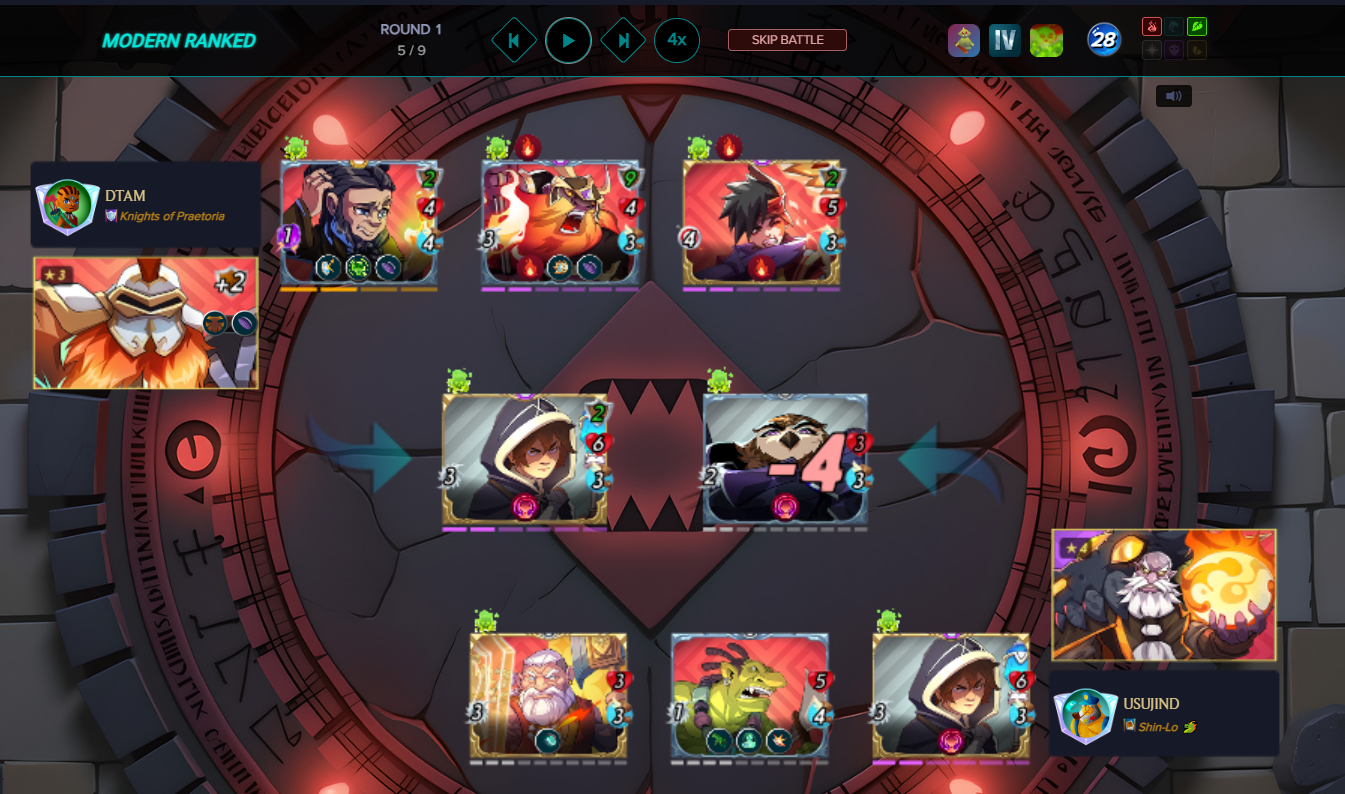Select the white-bearded dwarf monster card
This screenshot has height=794, width=1345.
tap(548, 695)
